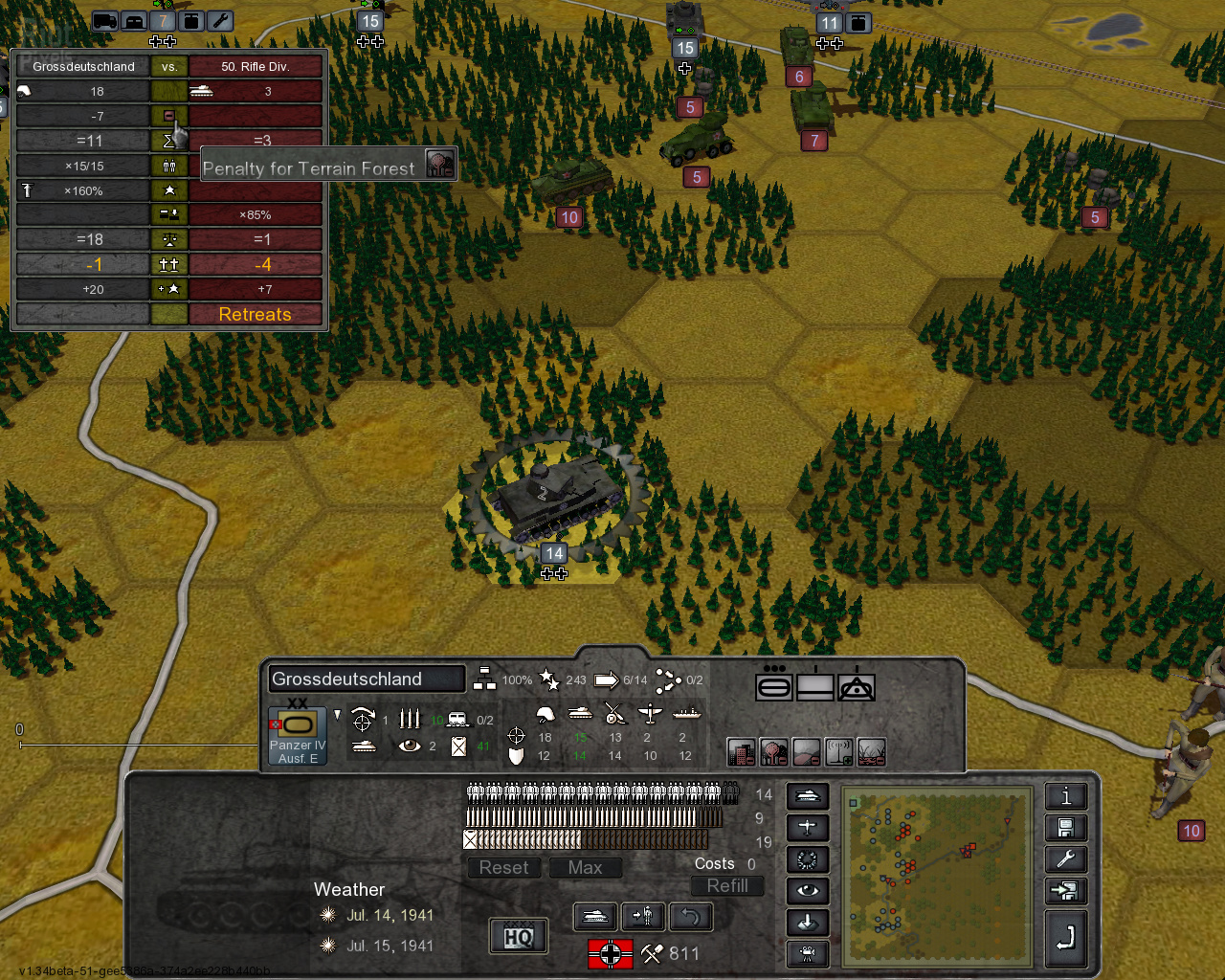Click the Reset button
This screenshot has width=1225, height=980.
503,868
